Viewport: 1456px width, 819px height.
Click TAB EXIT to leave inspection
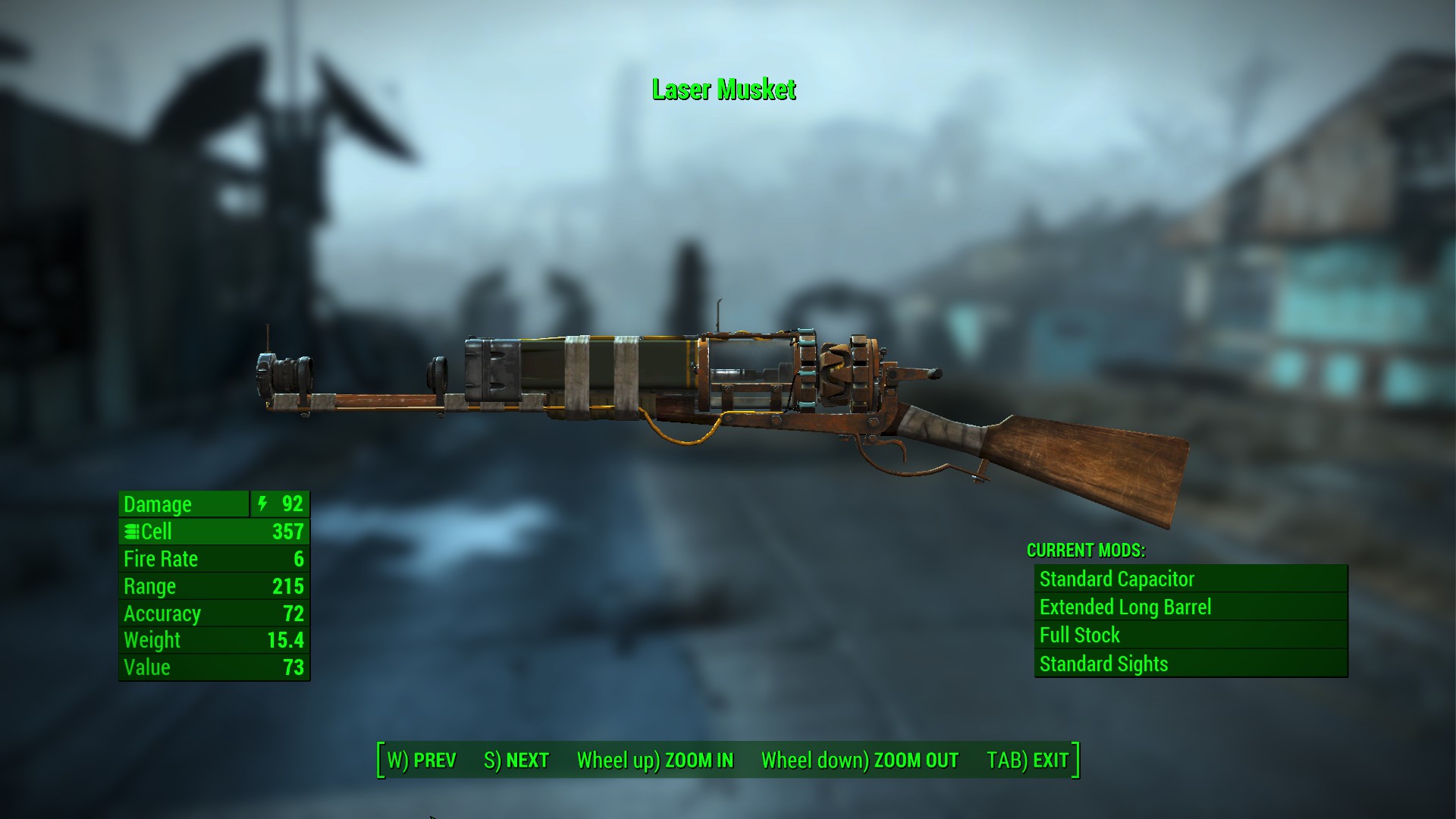click(1026, 759)
